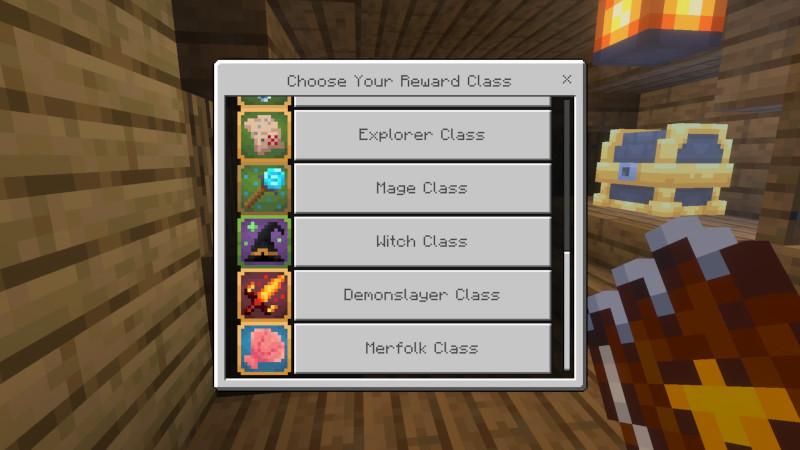Choose the Explorer Class button
800x450 pixels.
(x=421, y=135)
